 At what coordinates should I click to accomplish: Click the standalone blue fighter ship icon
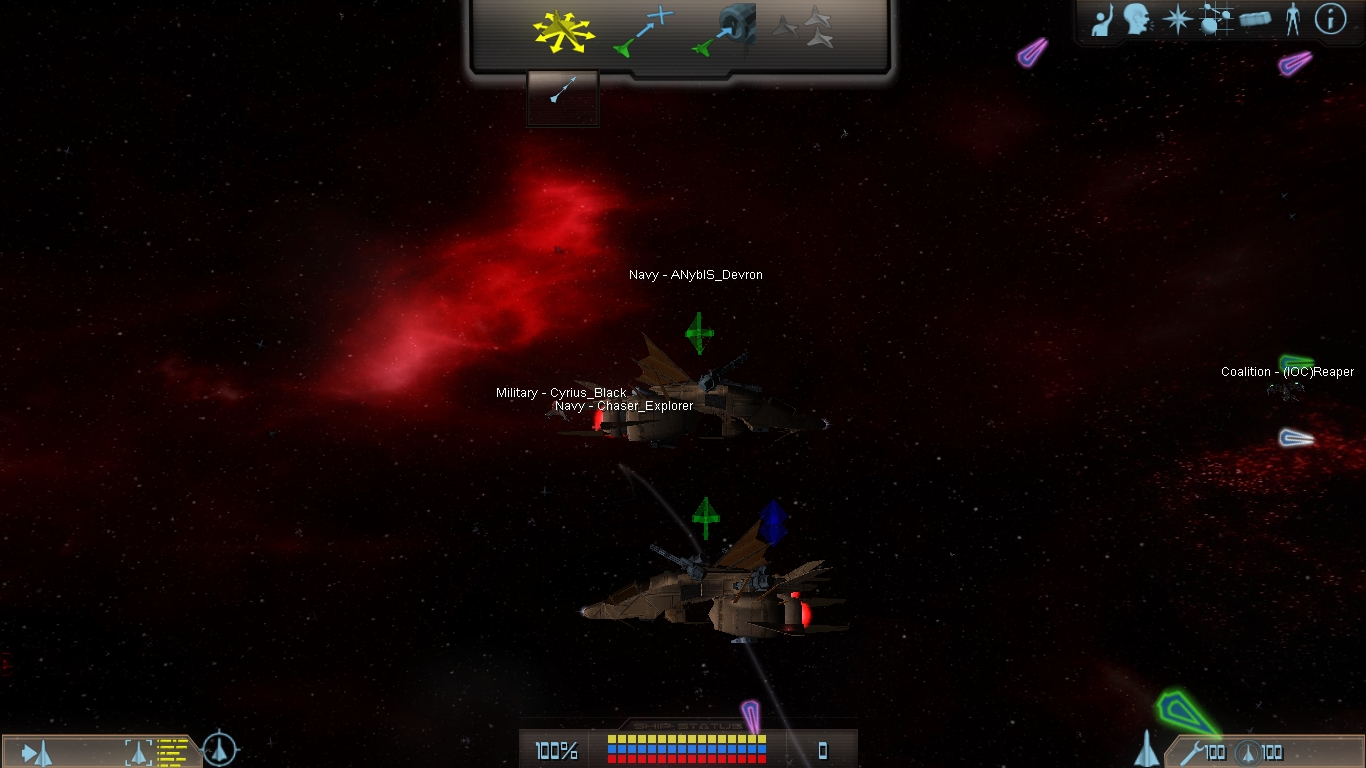coord(1148,748)
